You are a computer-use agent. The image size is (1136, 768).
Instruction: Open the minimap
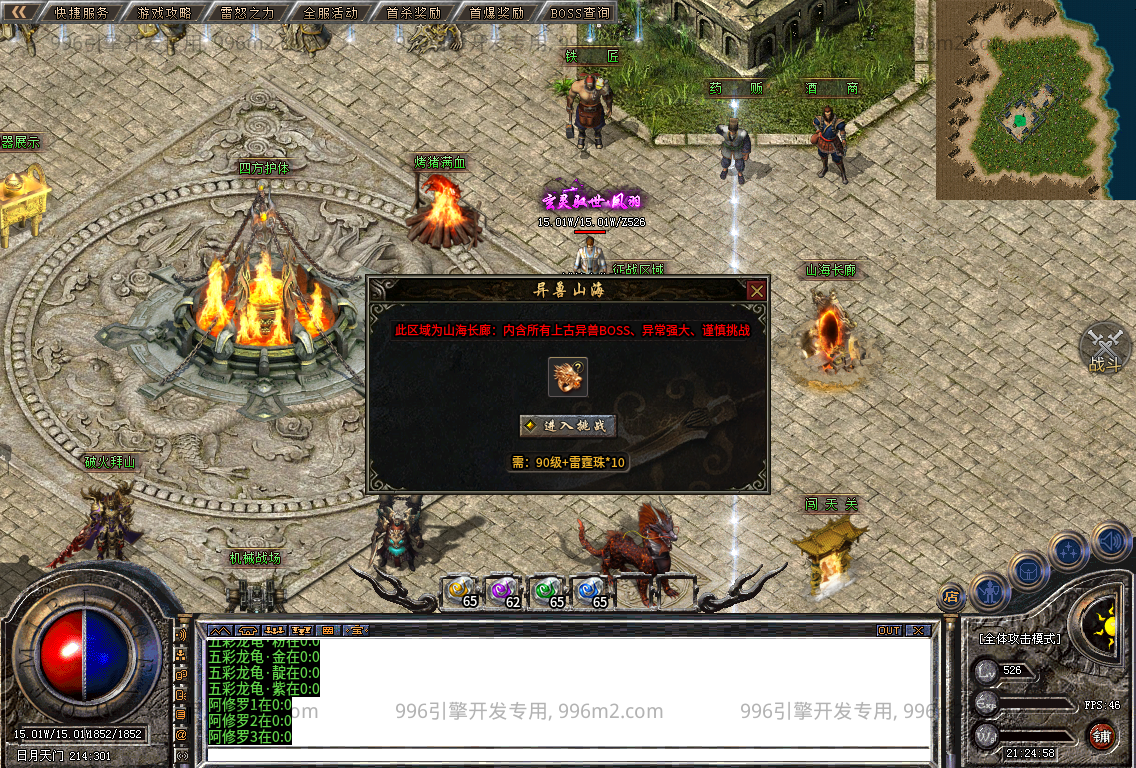point(1021,99)
